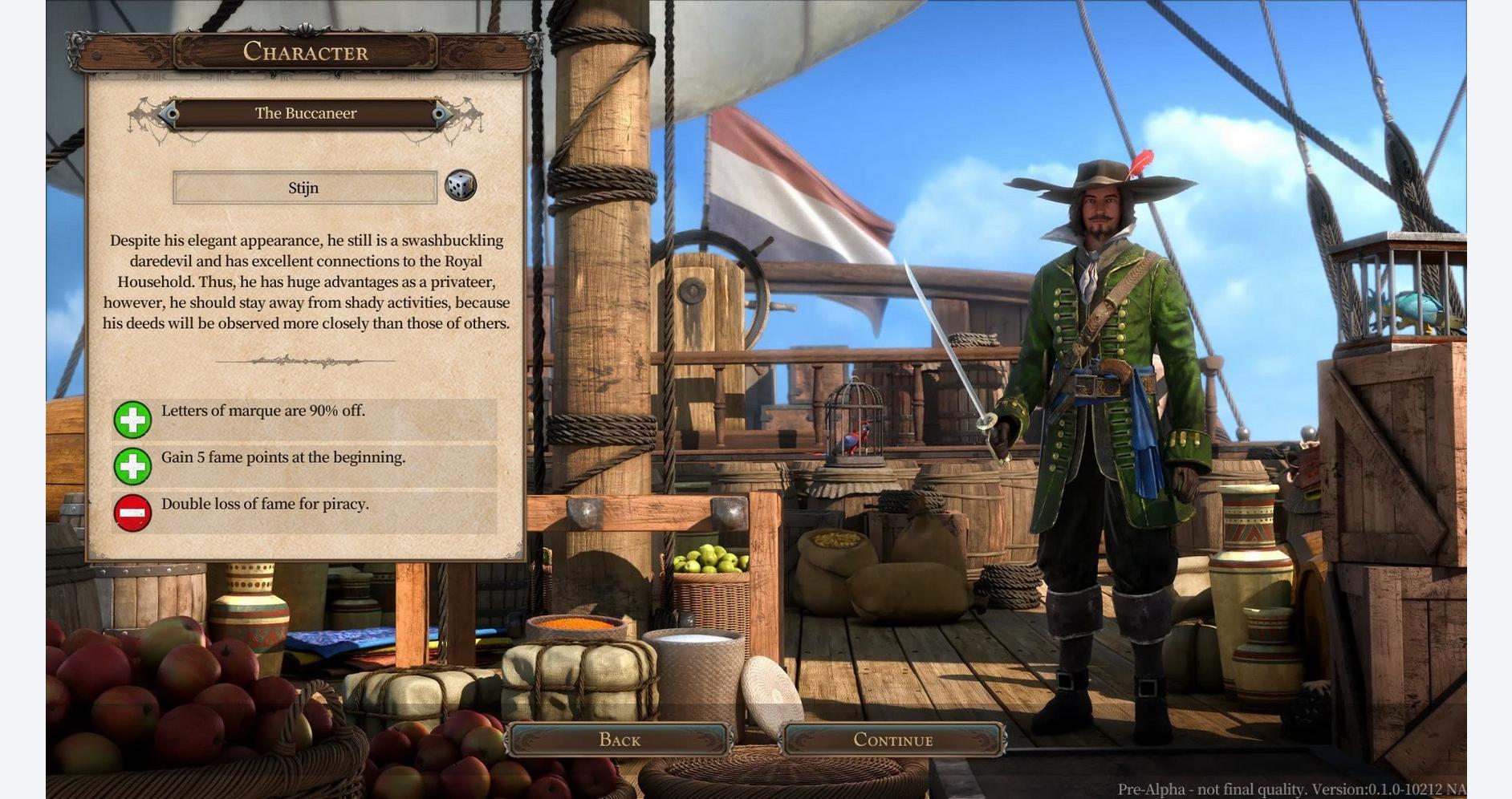Go back with the Back button
The width and height of the screenshot is (1512, 799).
coord(619,740)
